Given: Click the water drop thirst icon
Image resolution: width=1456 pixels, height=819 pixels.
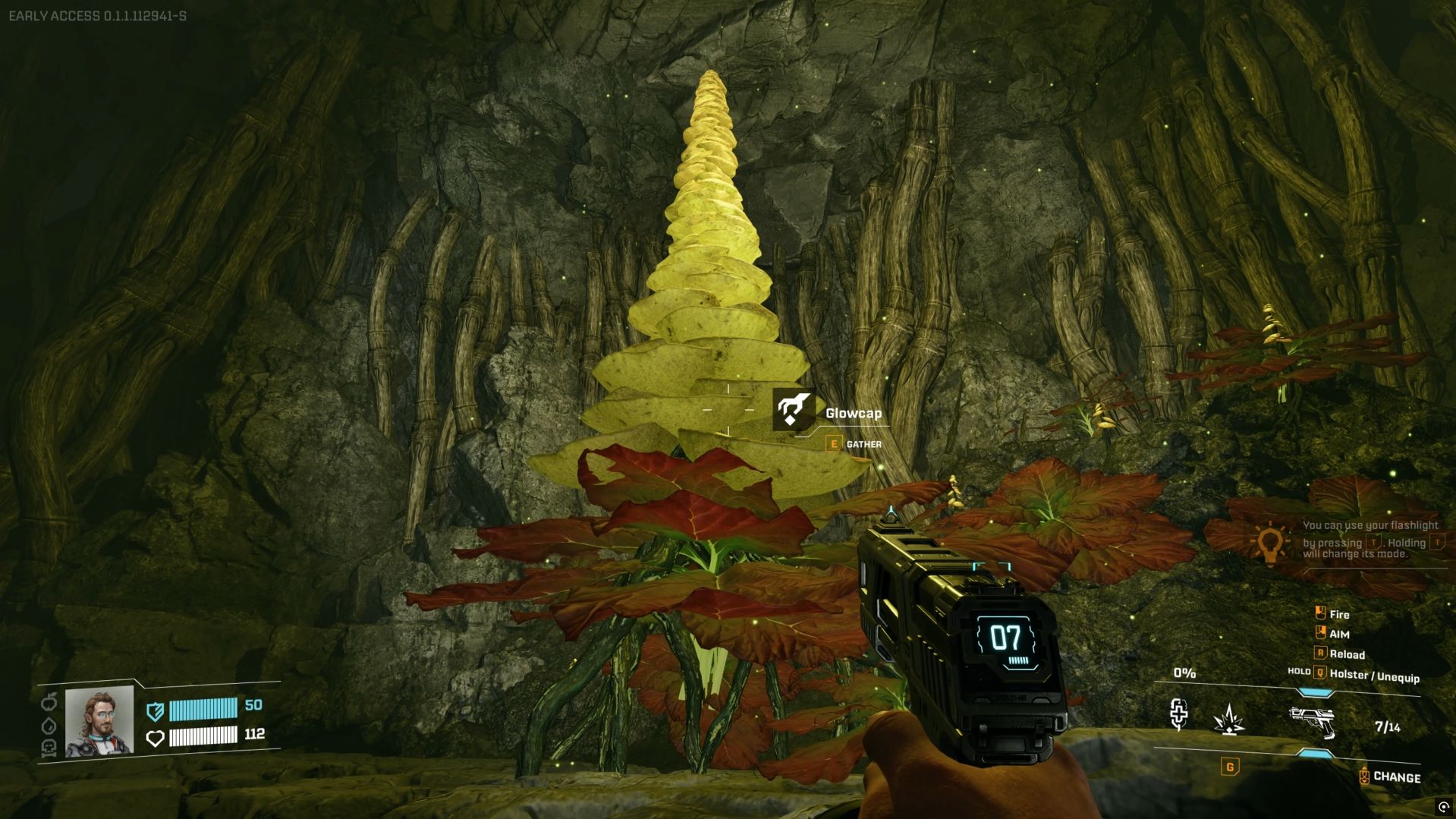Looking at the screenshot, I should pos(49,725).
